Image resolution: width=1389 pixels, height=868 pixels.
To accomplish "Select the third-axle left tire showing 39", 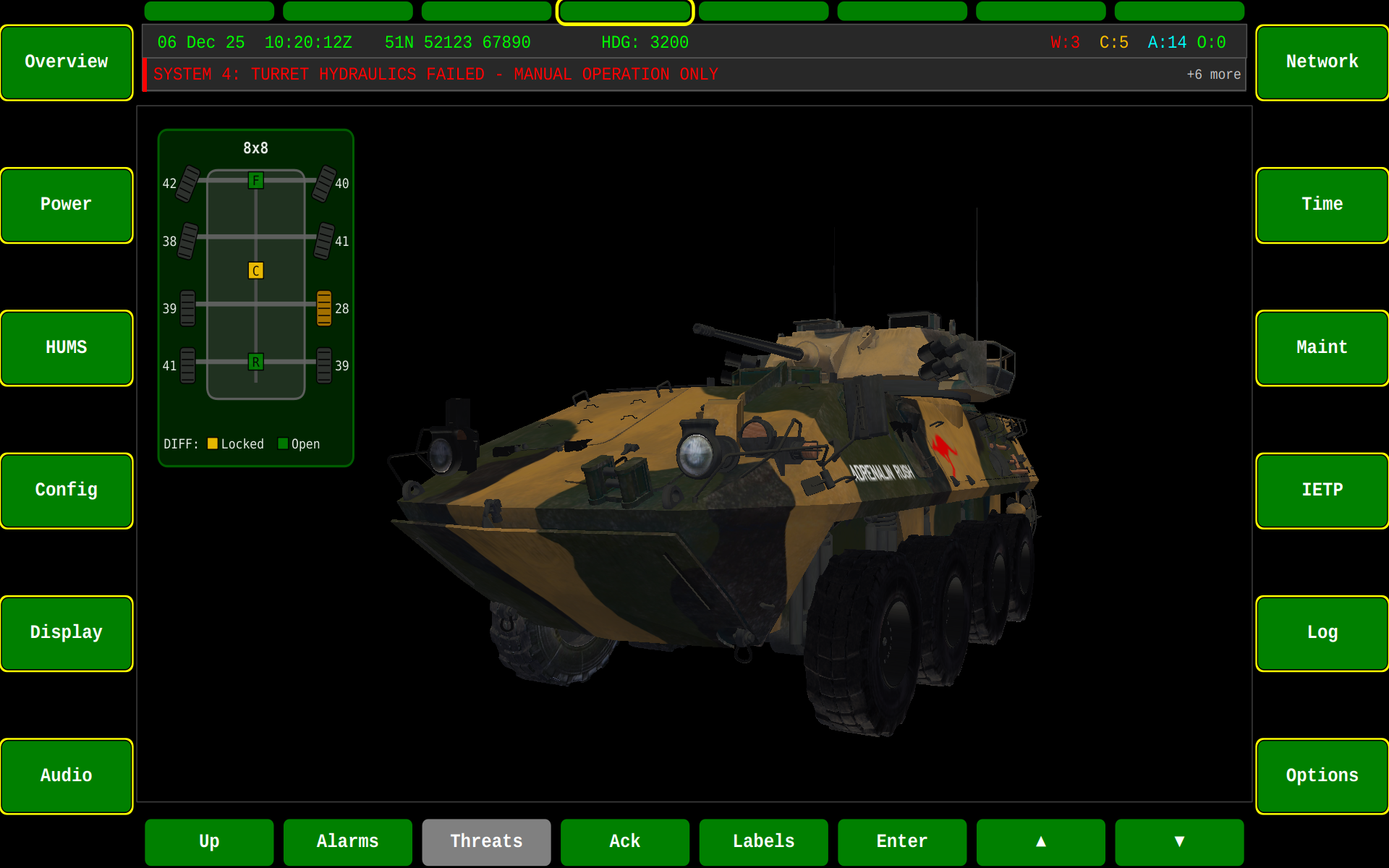I will 187,308.
